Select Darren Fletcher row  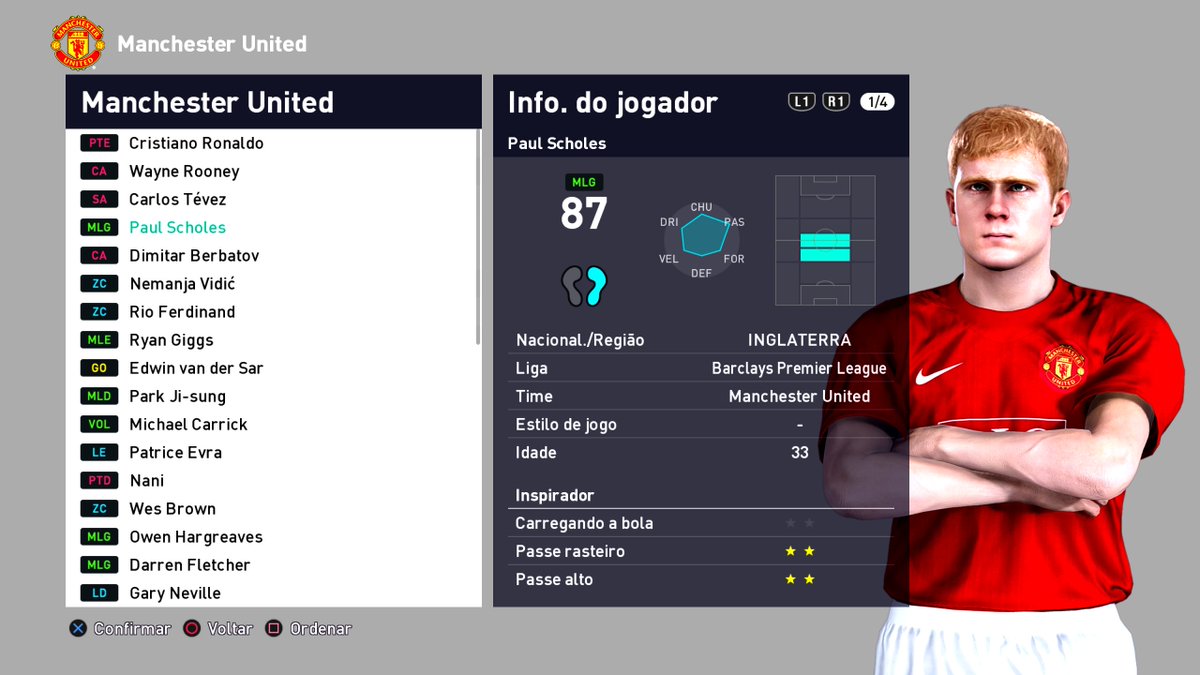coord(190,565)
